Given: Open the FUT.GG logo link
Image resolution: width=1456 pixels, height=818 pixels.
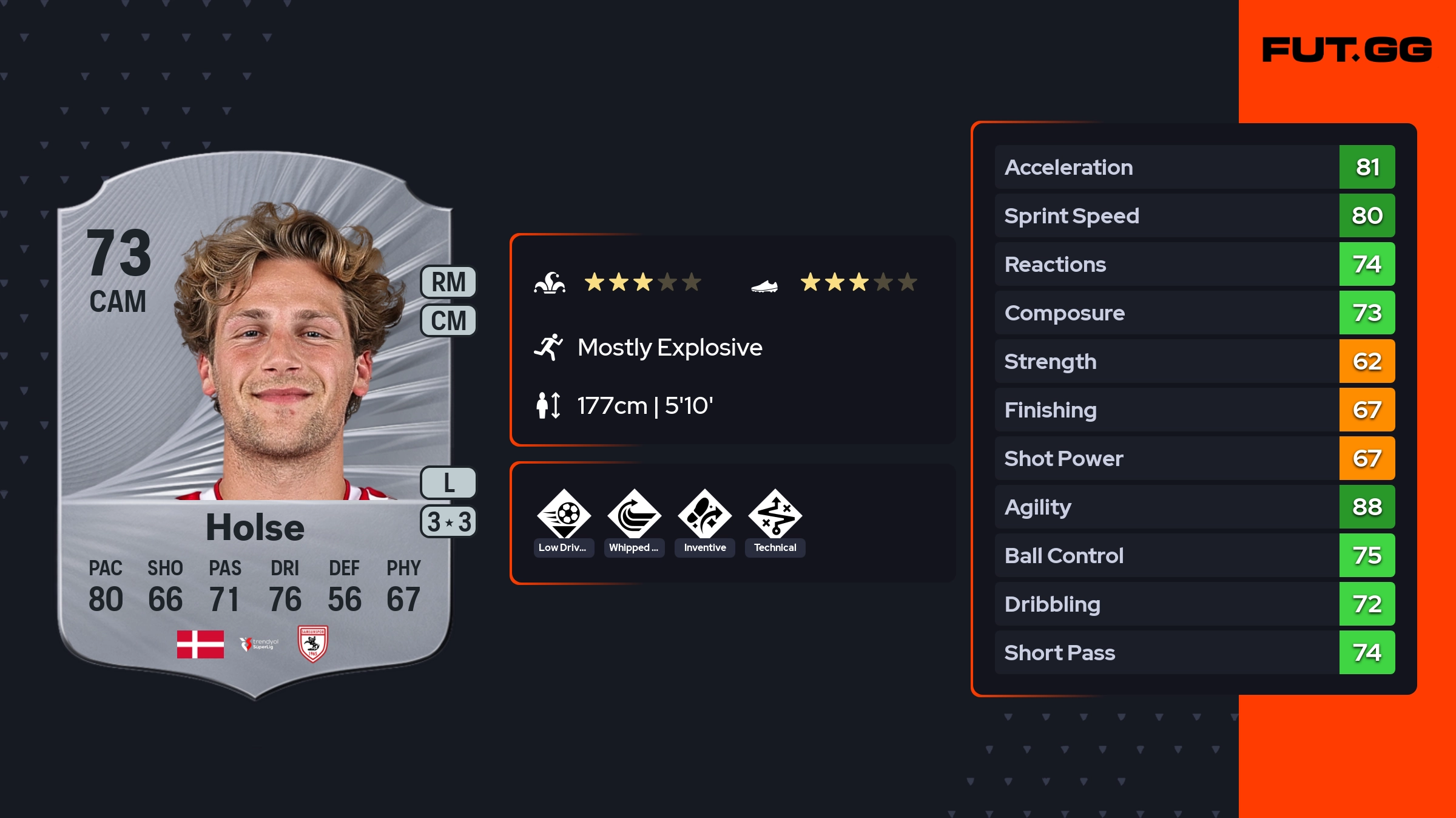Looking at the screenshot, I should [1347, 50].
